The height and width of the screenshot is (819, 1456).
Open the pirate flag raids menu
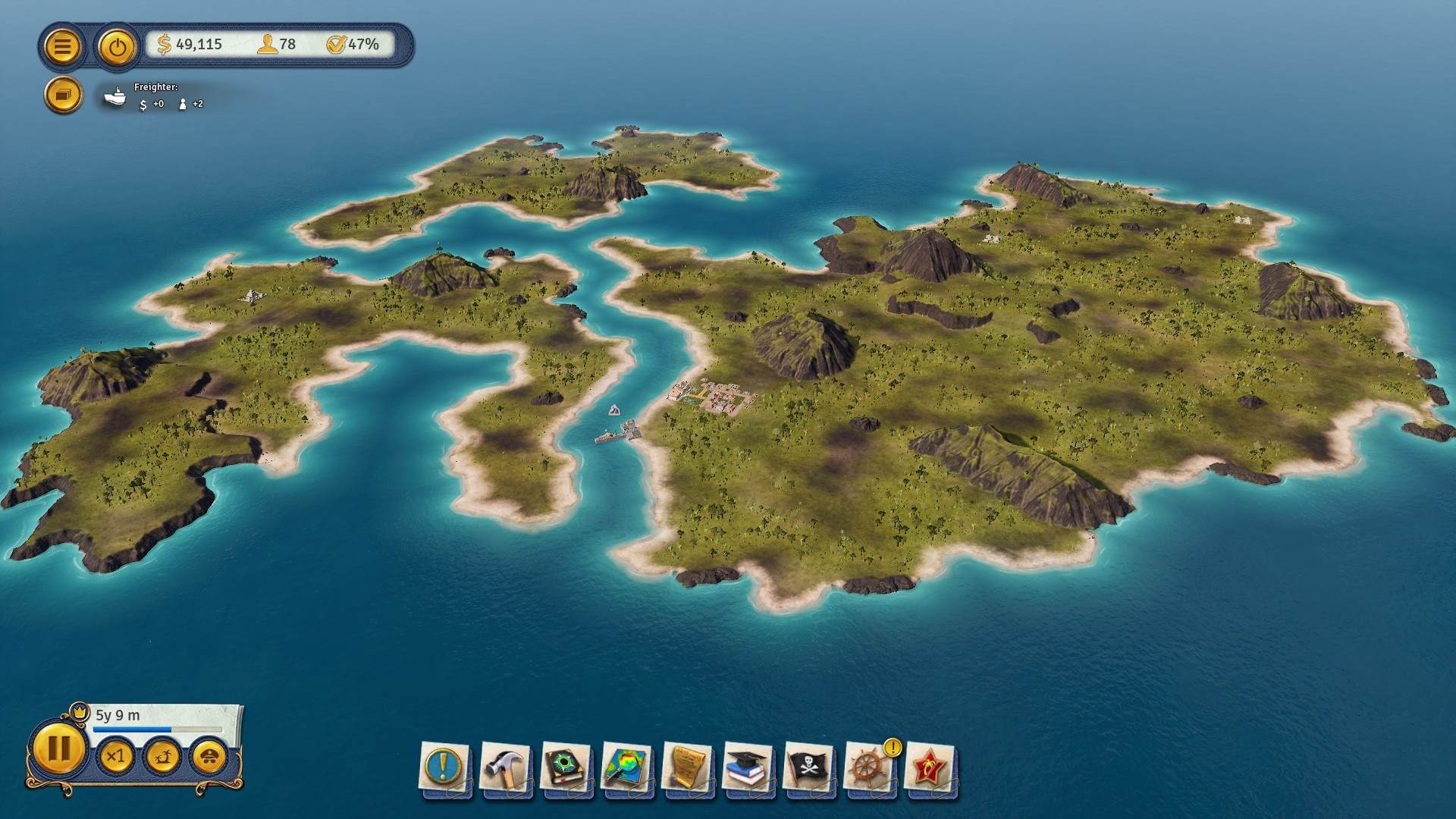808,767
